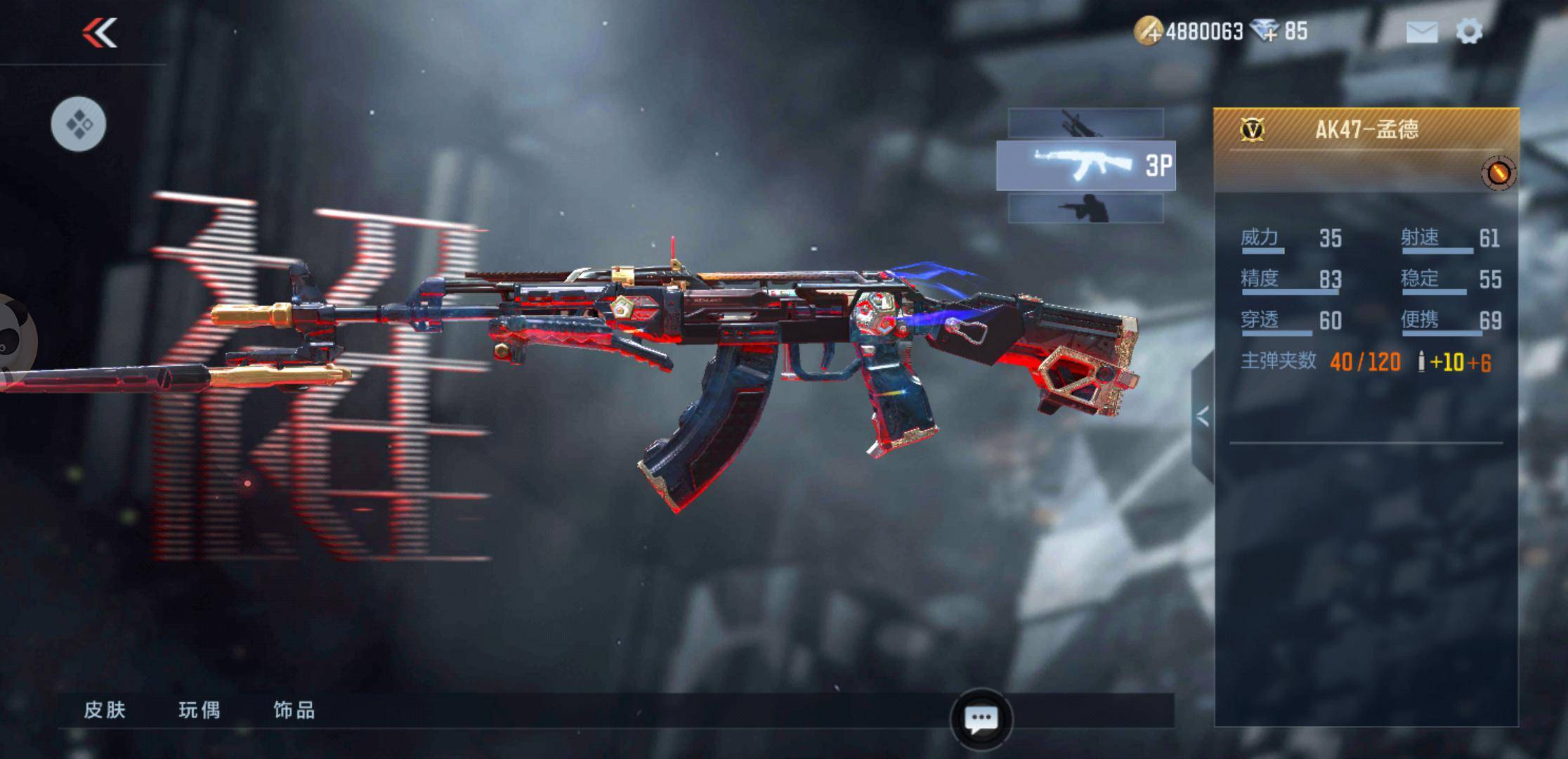The width and height of the screenshot is (1568, 759).
Task: Open the four-diamond menu button
Action: pos(79,124)
